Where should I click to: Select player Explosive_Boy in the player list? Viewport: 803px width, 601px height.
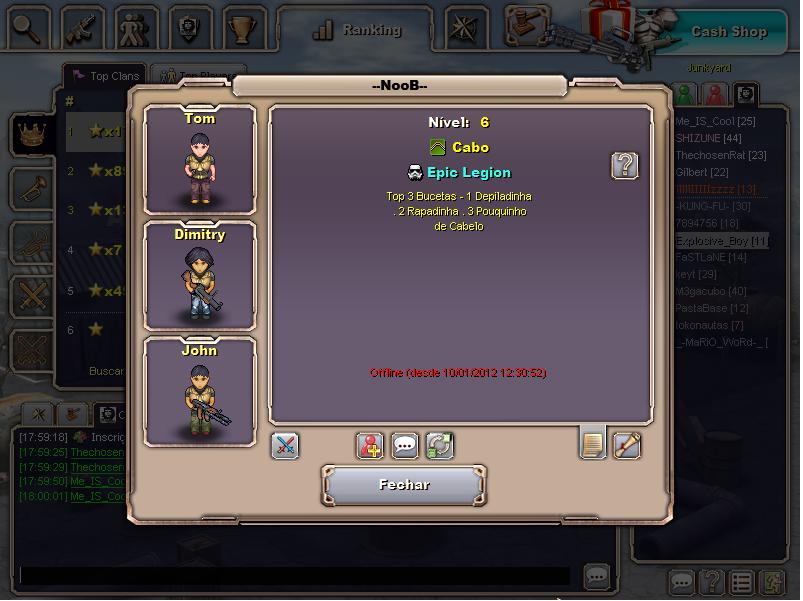click(x=721, y=241)
